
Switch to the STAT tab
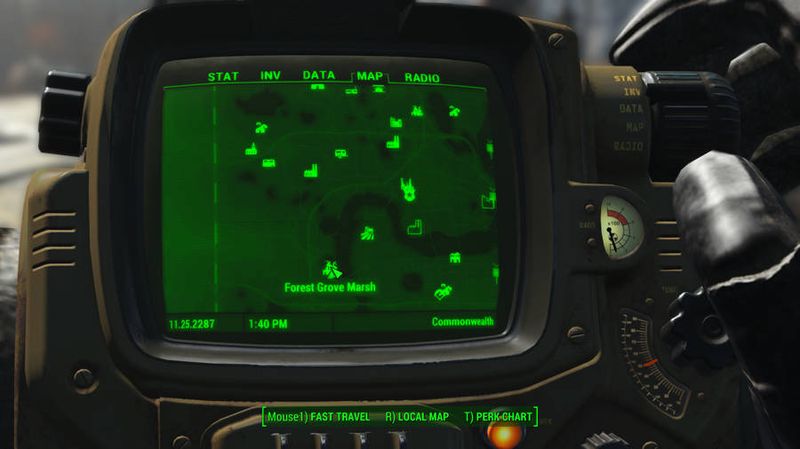click(222, 76)
